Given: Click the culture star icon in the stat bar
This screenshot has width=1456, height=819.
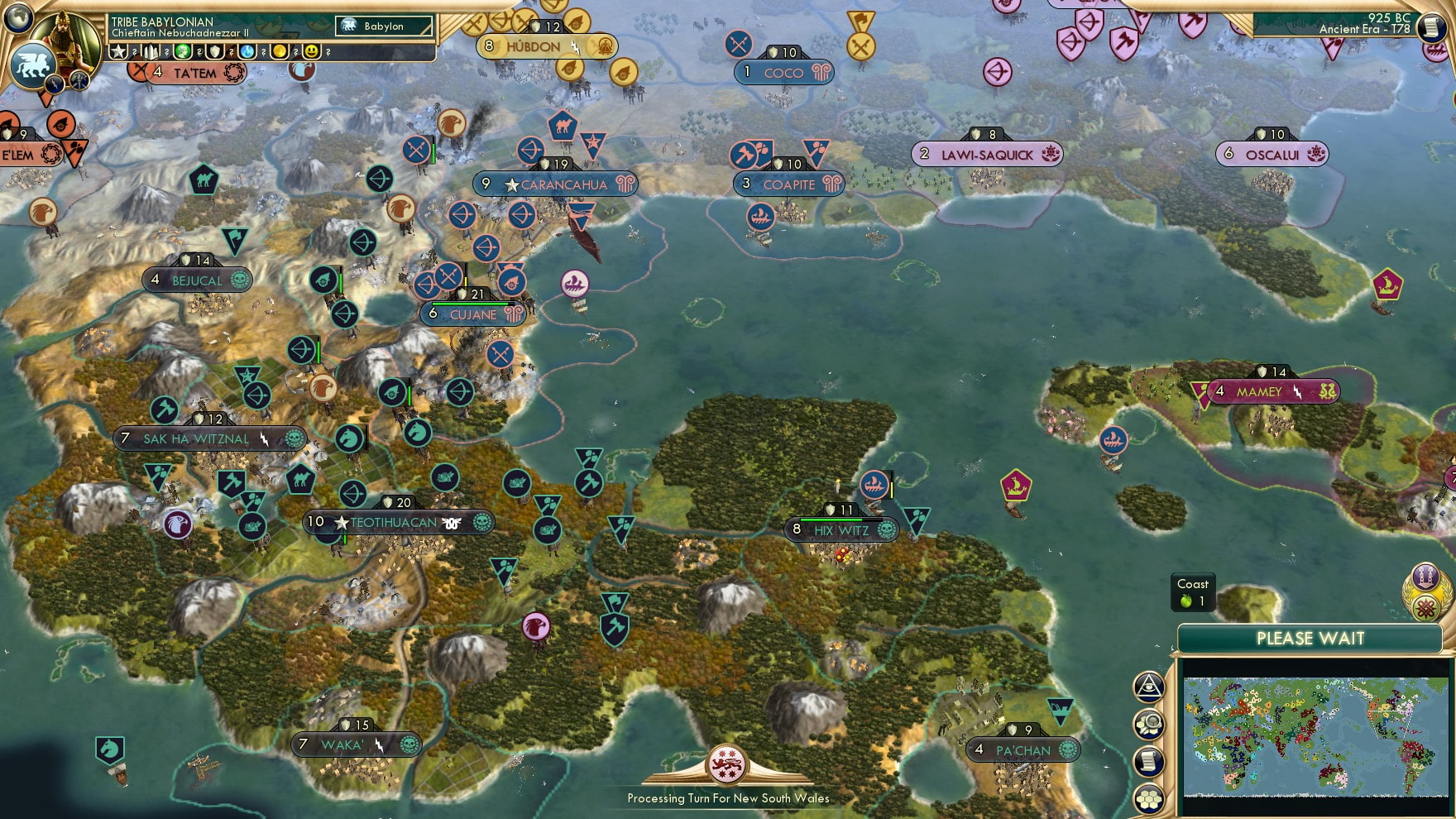Looking at the screenshot, I should click(118, 52).
